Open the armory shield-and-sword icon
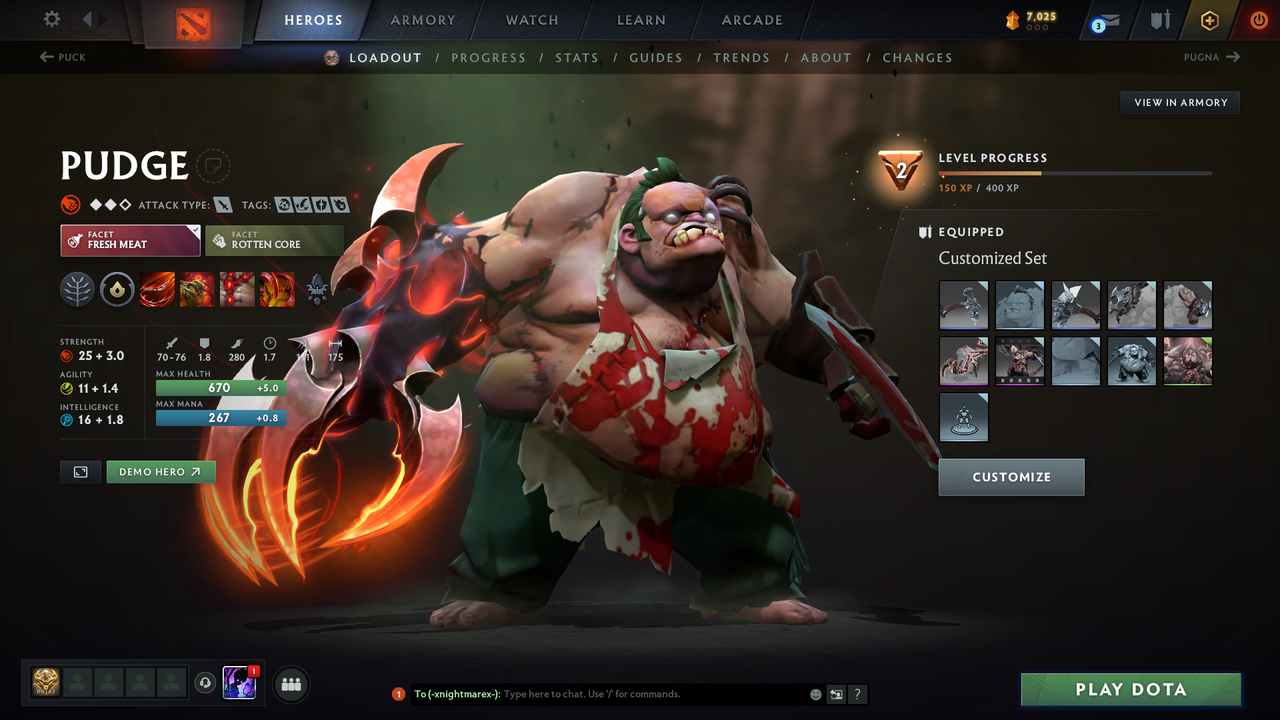This screenshot has height=720, width=1280. (x=1160, y=20)
